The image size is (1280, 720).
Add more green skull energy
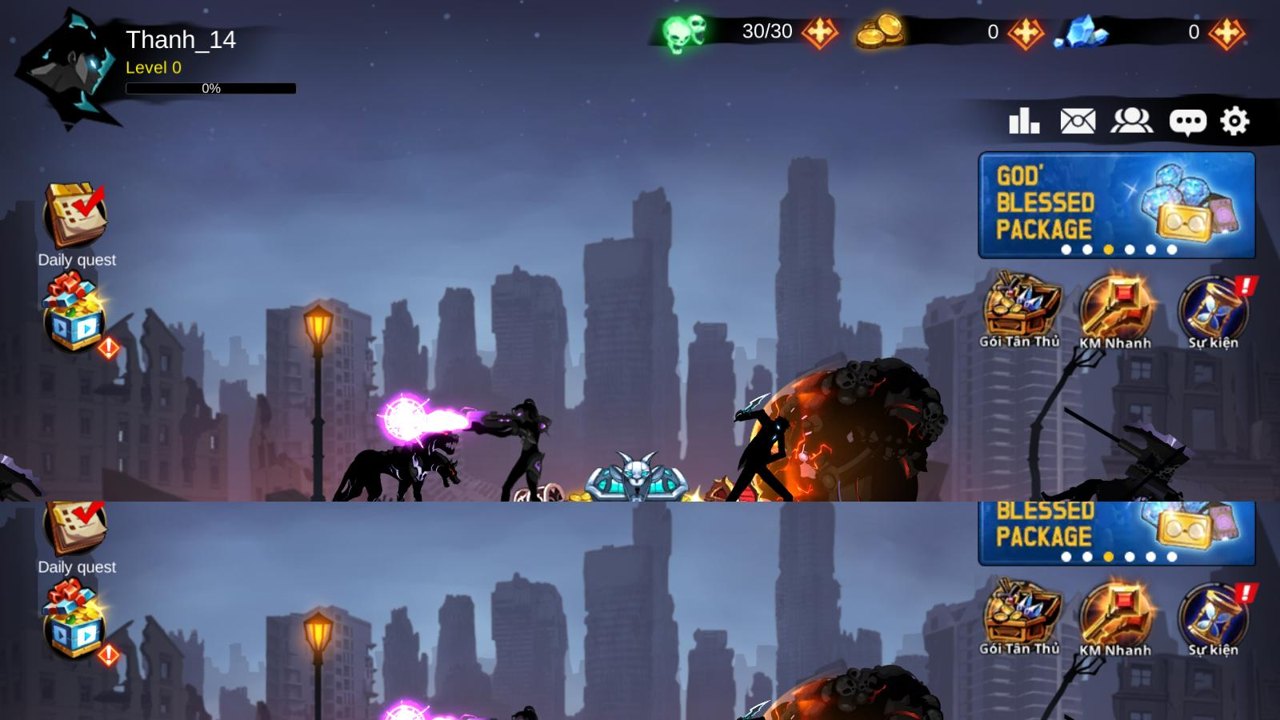click(x=819, y=33)
